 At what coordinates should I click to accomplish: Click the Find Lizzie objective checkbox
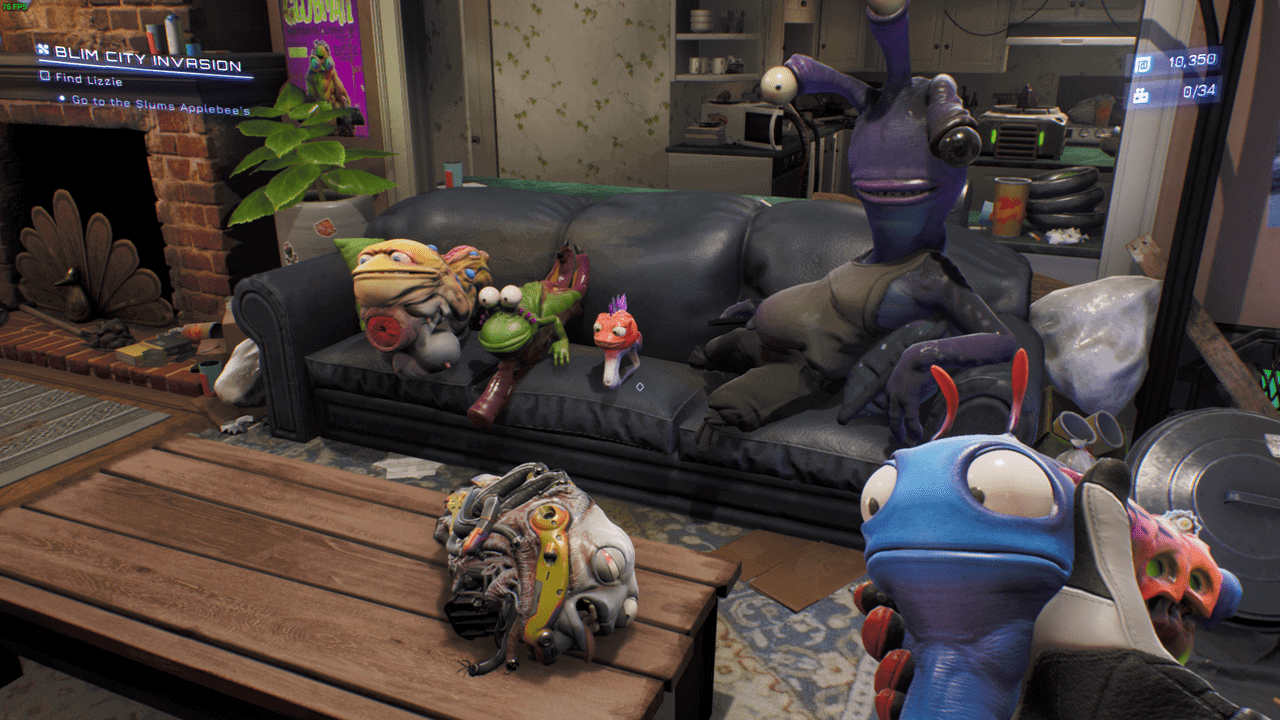pyautogui.click(x=44, y=76)
